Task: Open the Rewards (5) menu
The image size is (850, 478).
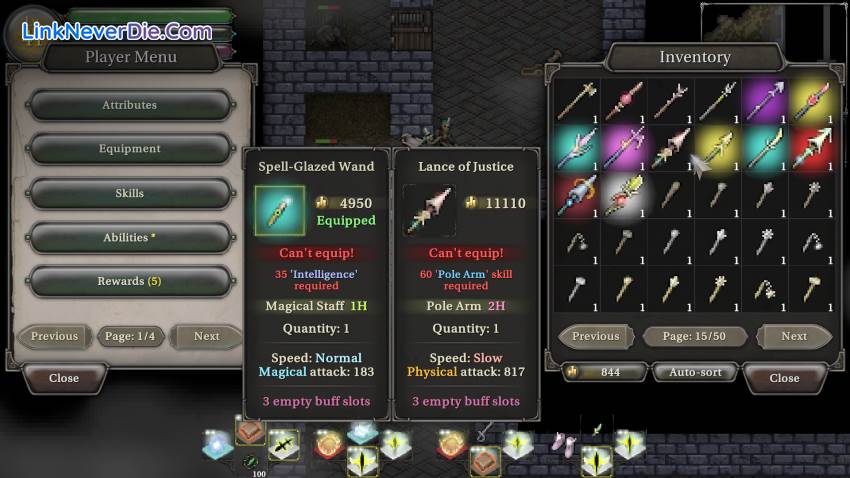Action: click(x=129, y=281)
